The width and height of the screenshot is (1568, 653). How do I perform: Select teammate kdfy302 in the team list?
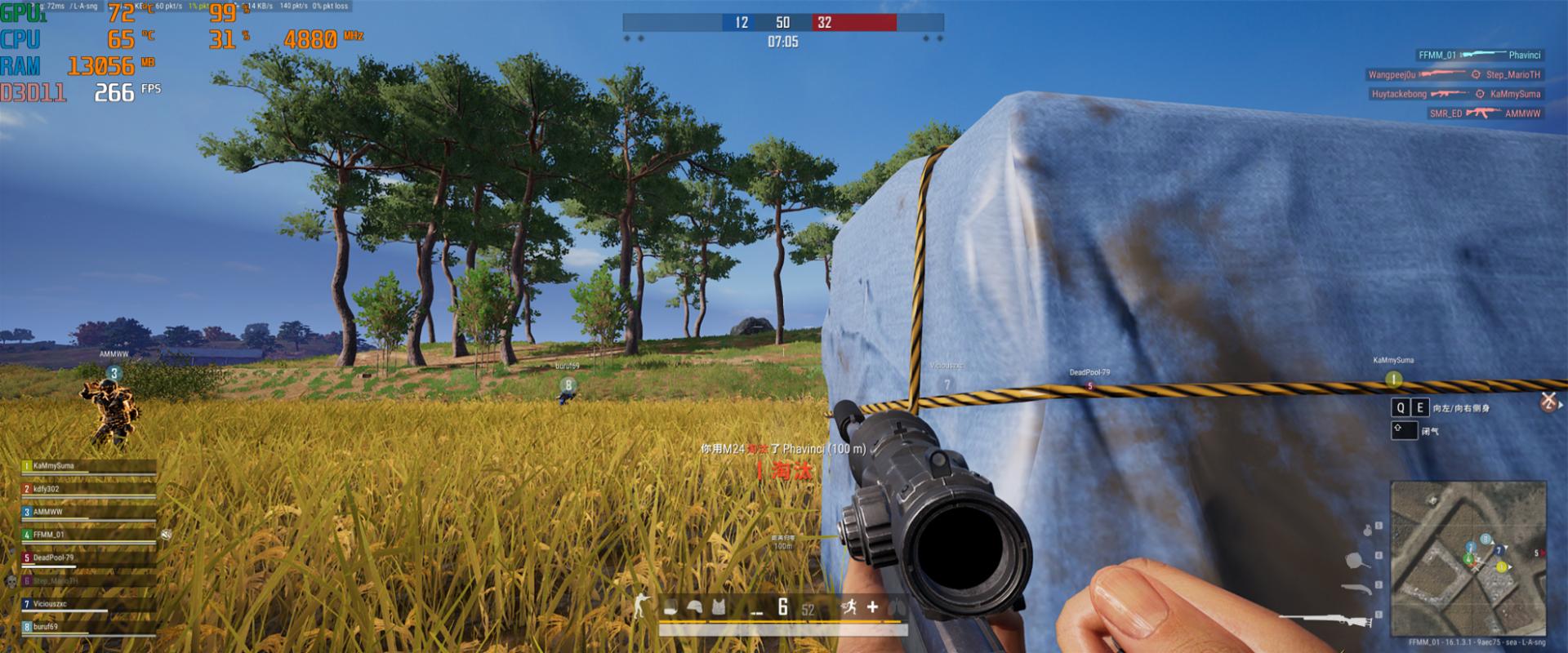[x=47, y=489]
